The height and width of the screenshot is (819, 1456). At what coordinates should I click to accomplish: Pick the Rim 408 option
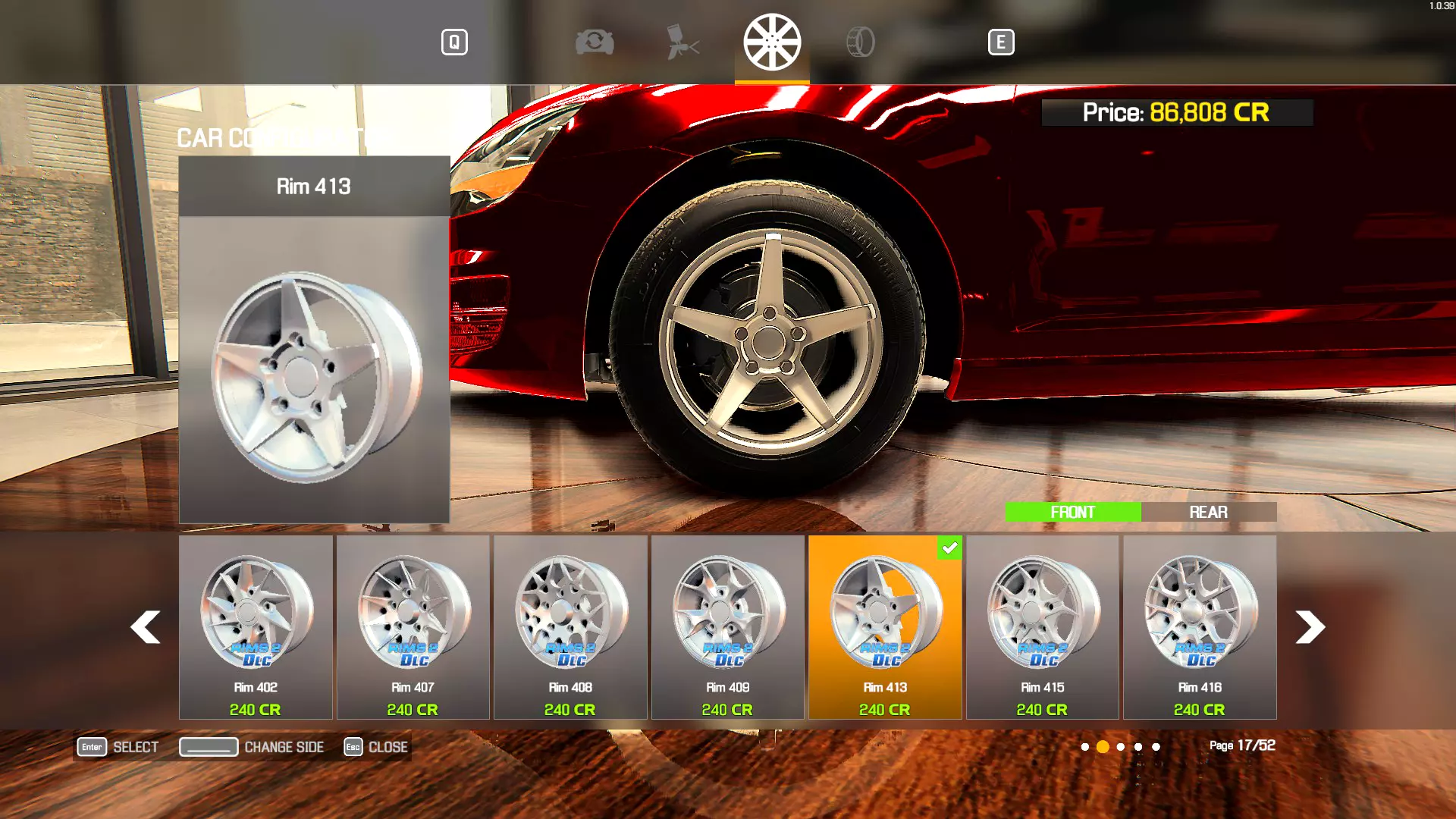[570, 626]
